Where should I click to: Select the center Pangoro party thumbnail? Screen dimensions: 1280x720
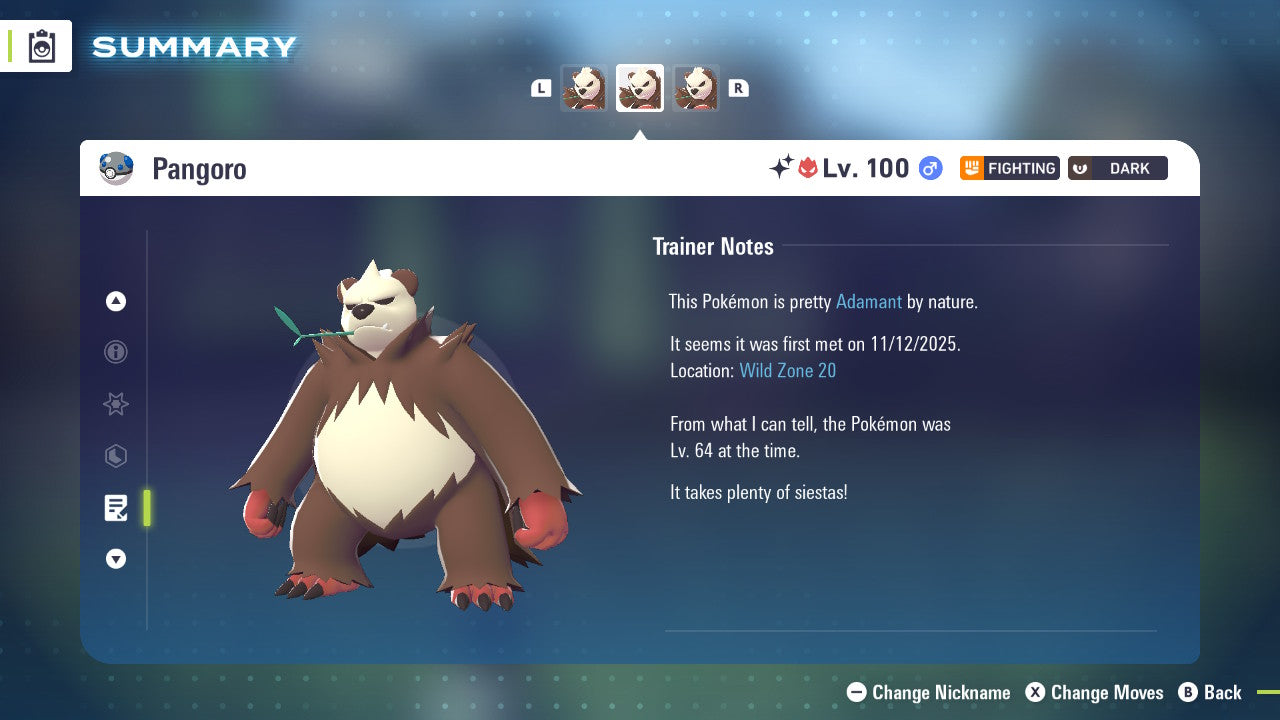click(x=640, y=88)
